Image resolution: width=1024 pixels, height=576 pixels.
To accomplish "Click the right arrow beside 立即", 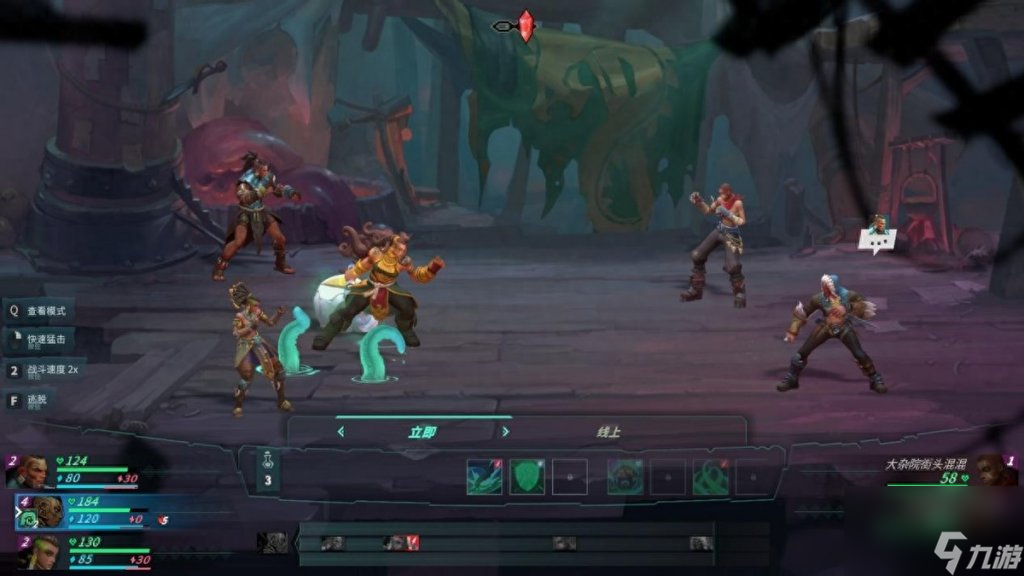I will pyautogui.click(x=505, y=432).
